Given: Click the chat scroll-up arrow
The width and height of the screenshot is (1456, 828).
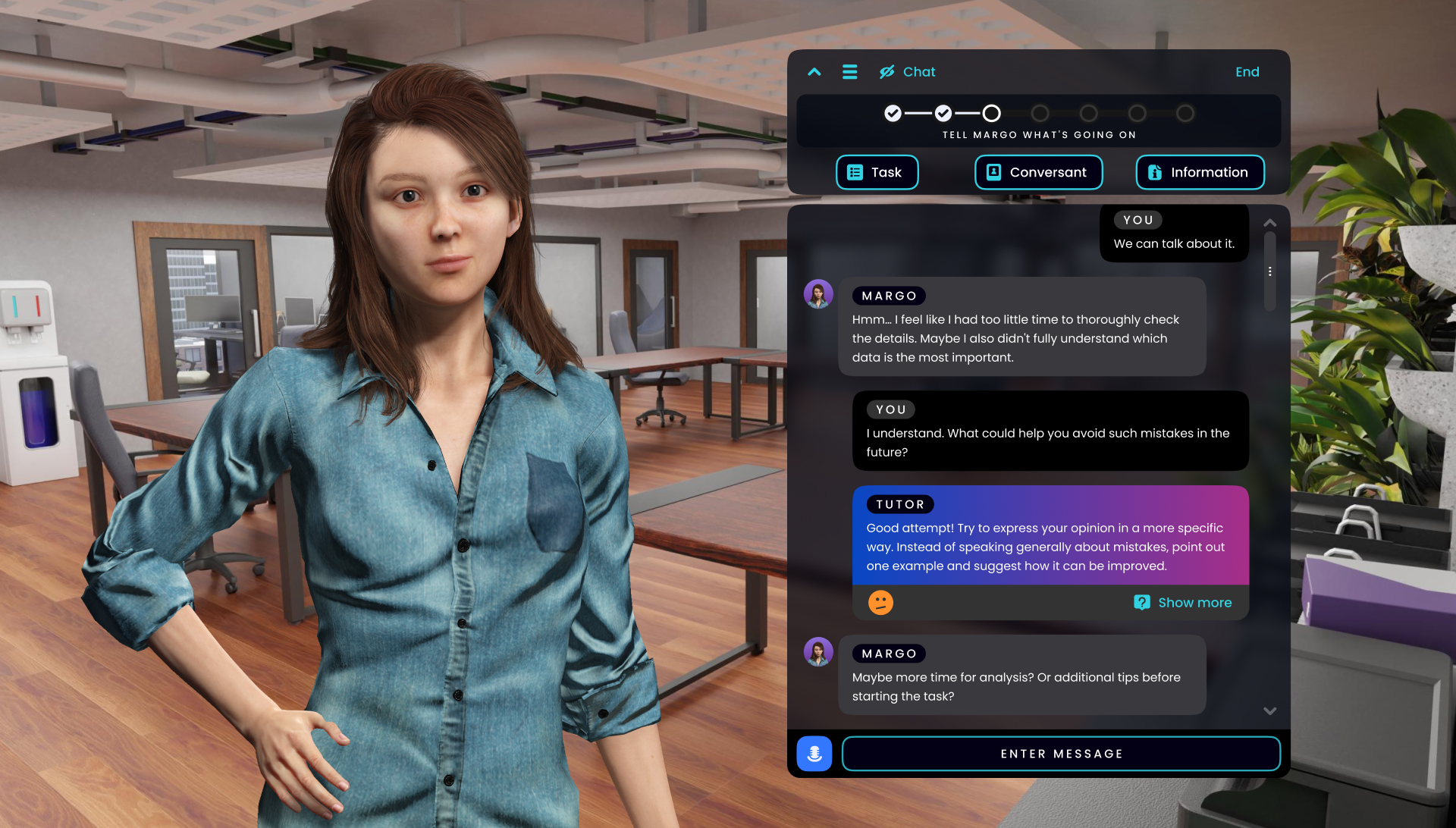Looking at the screenshot, I should click(x=1270, y=223).
